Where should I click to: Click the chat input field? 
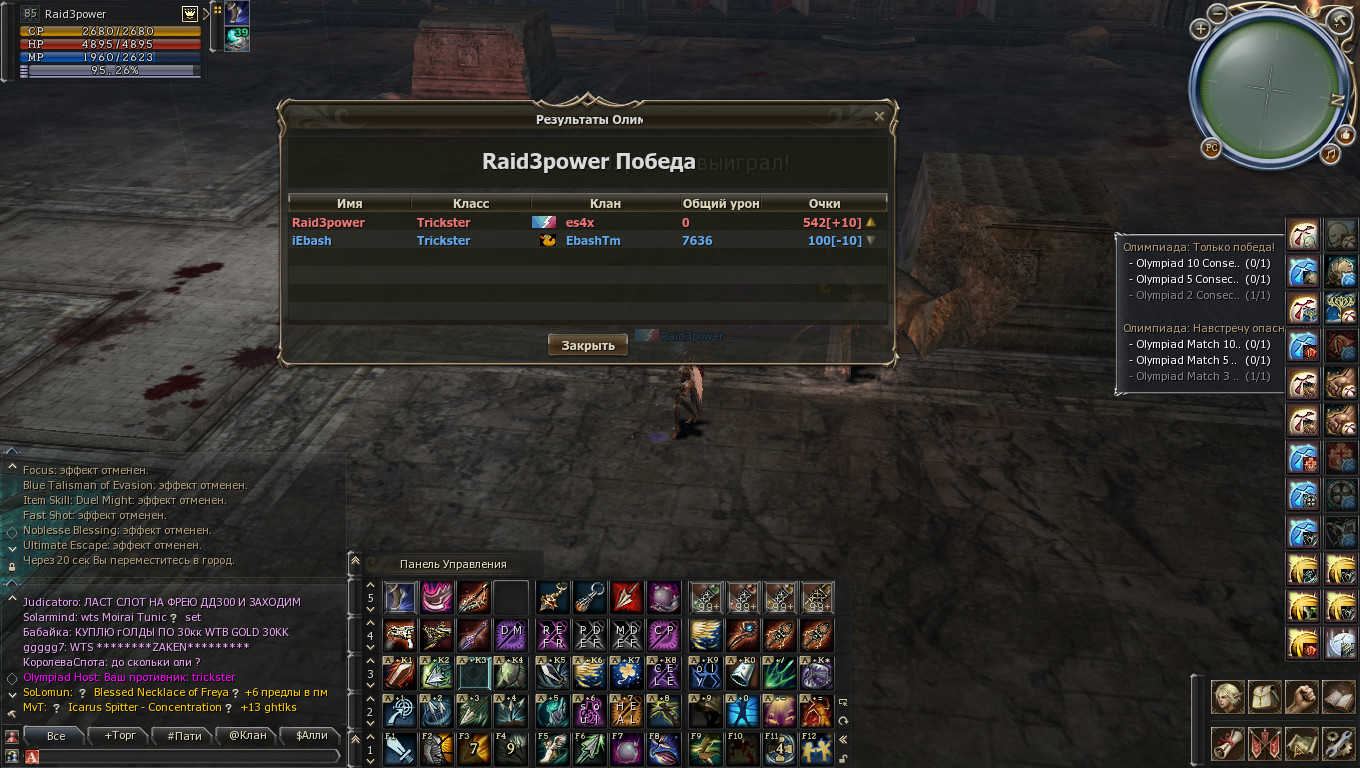(x=190, y=757)
